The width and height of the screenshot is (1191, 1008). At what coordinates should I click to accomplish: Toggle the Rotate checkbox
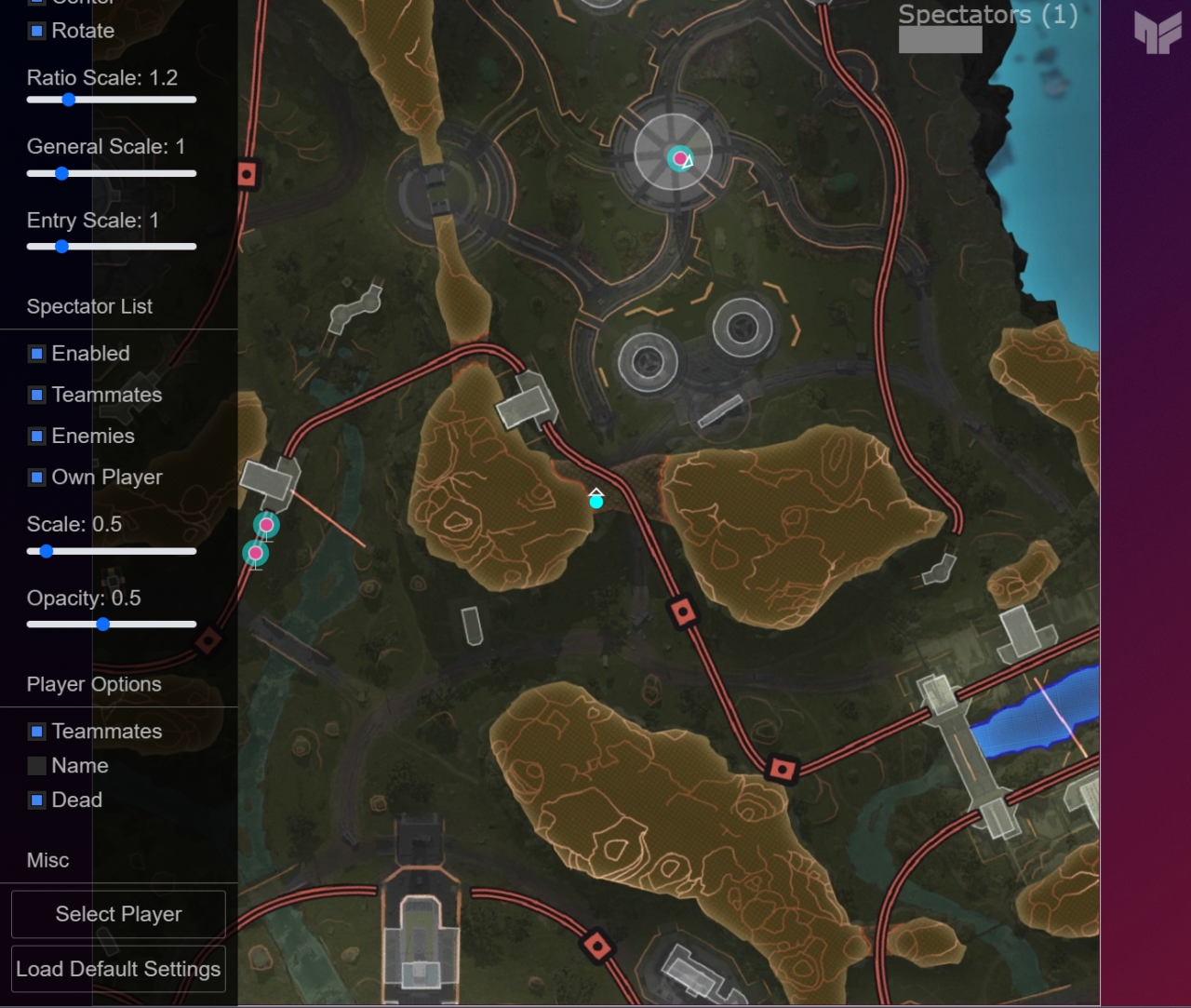(37, 31)
